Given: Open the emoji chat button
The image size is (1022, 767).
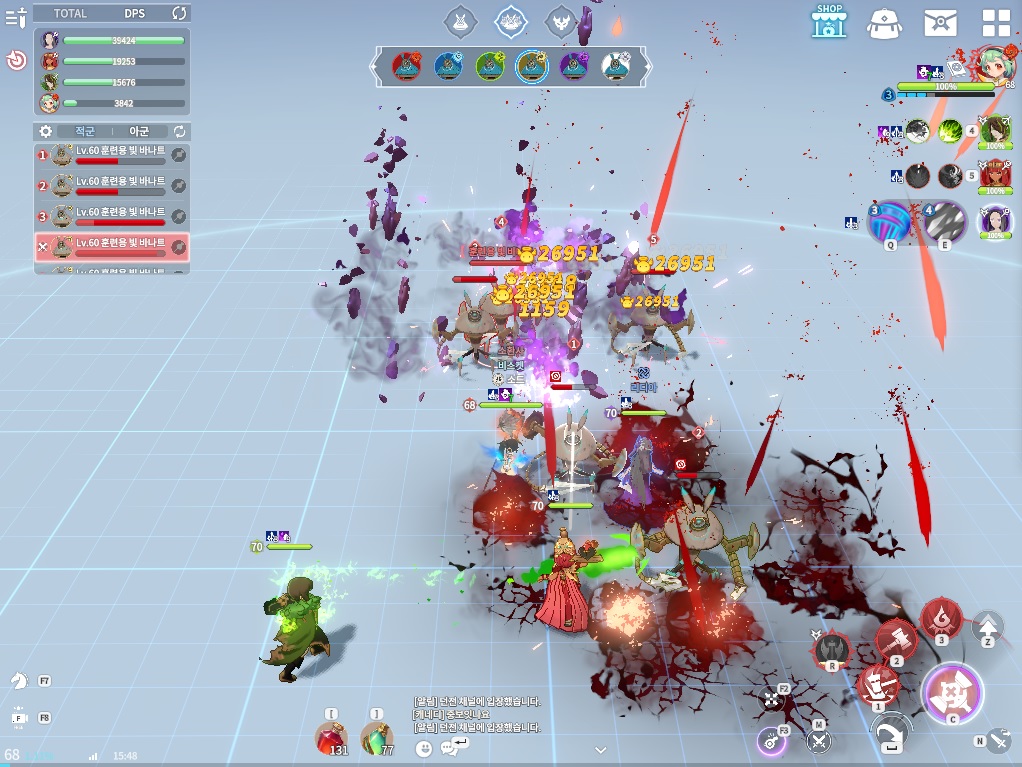Looking at the screenshot, I should [x=424, y=748].
